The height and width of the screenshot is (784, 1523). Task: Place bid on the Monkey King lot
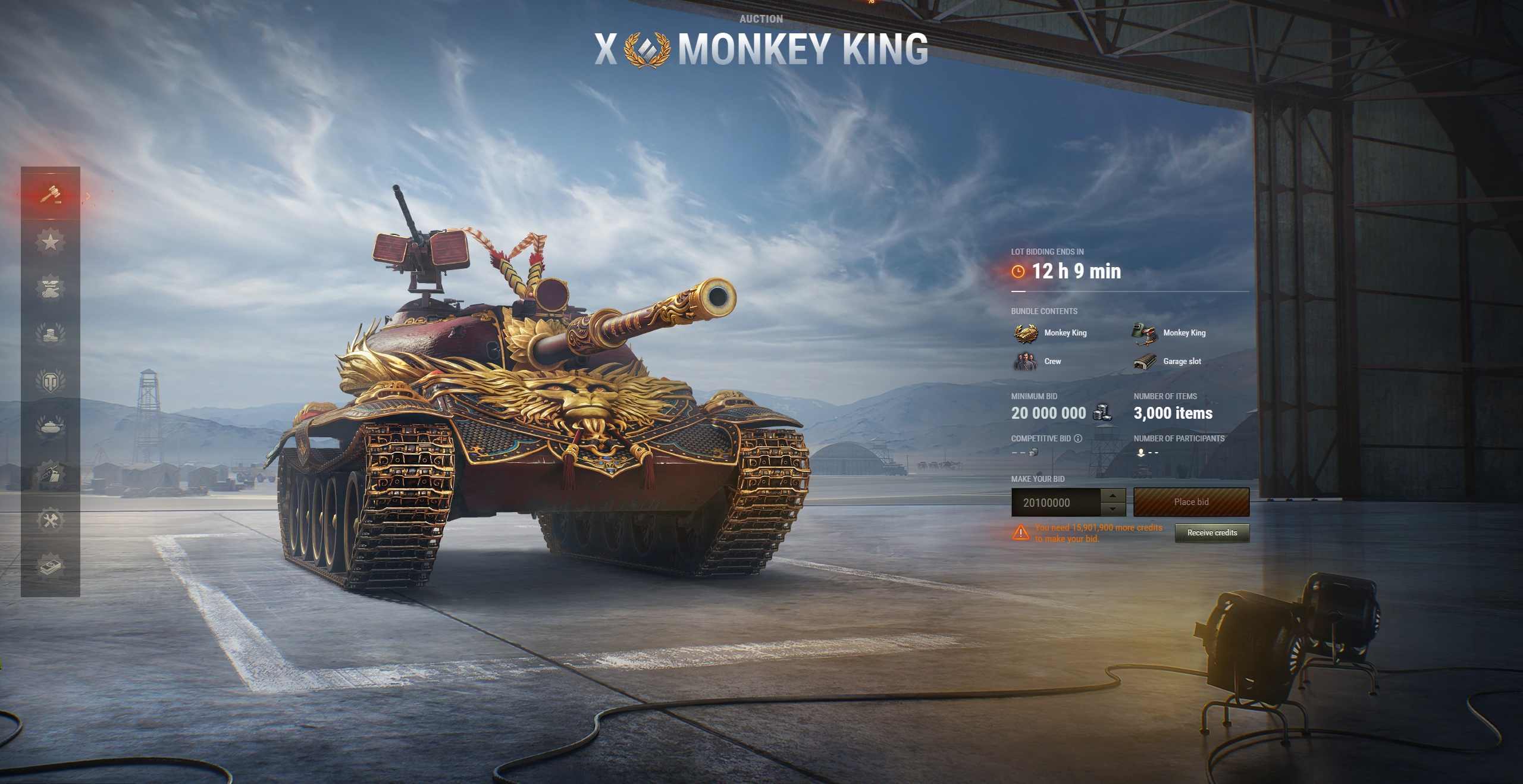pyautogui.click(x=1191, y=502)
